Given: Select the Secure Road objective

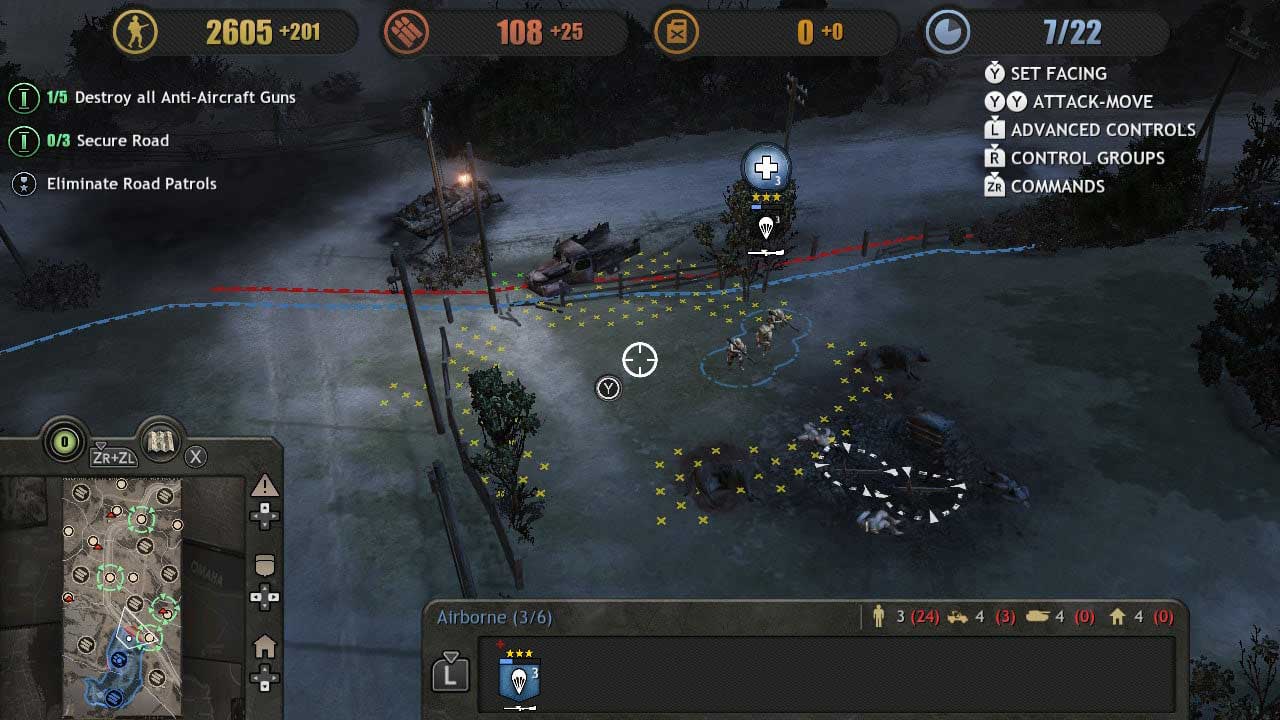Looking at the screenshot, I should [x=122, y=141].
